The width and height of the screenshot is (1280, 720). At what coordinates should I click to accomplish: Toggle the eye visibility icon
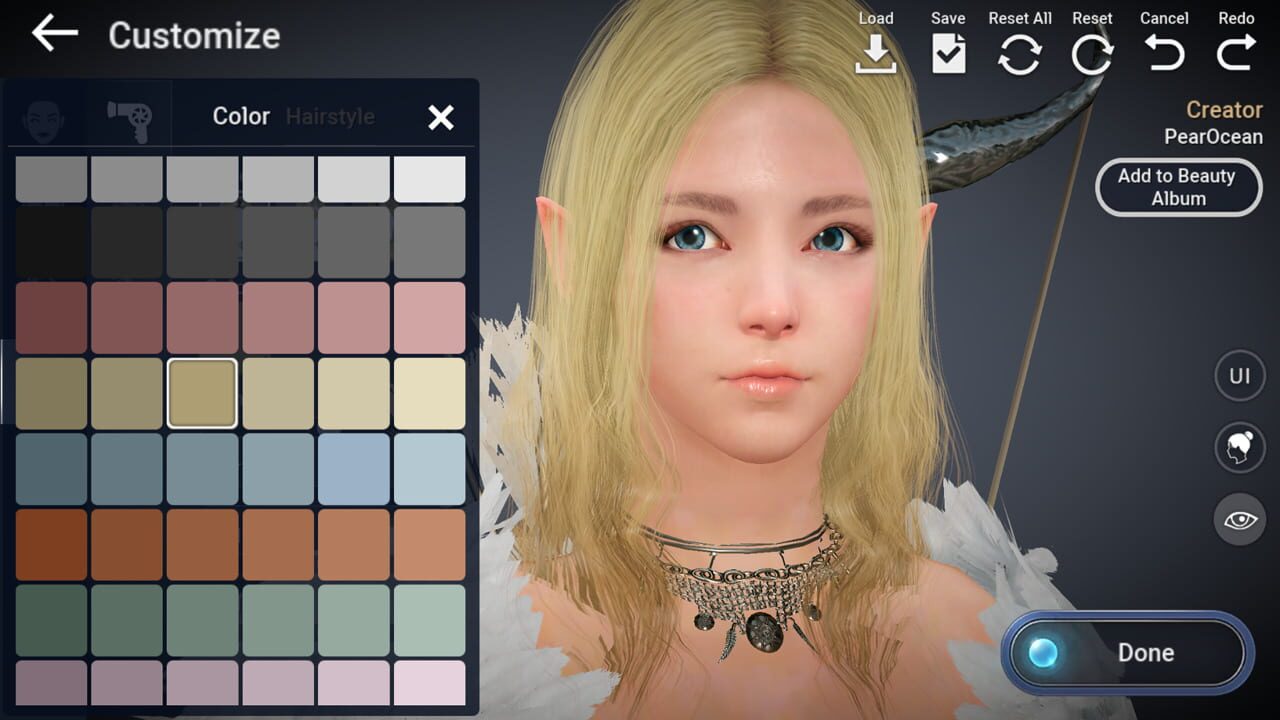point(1239,518)
